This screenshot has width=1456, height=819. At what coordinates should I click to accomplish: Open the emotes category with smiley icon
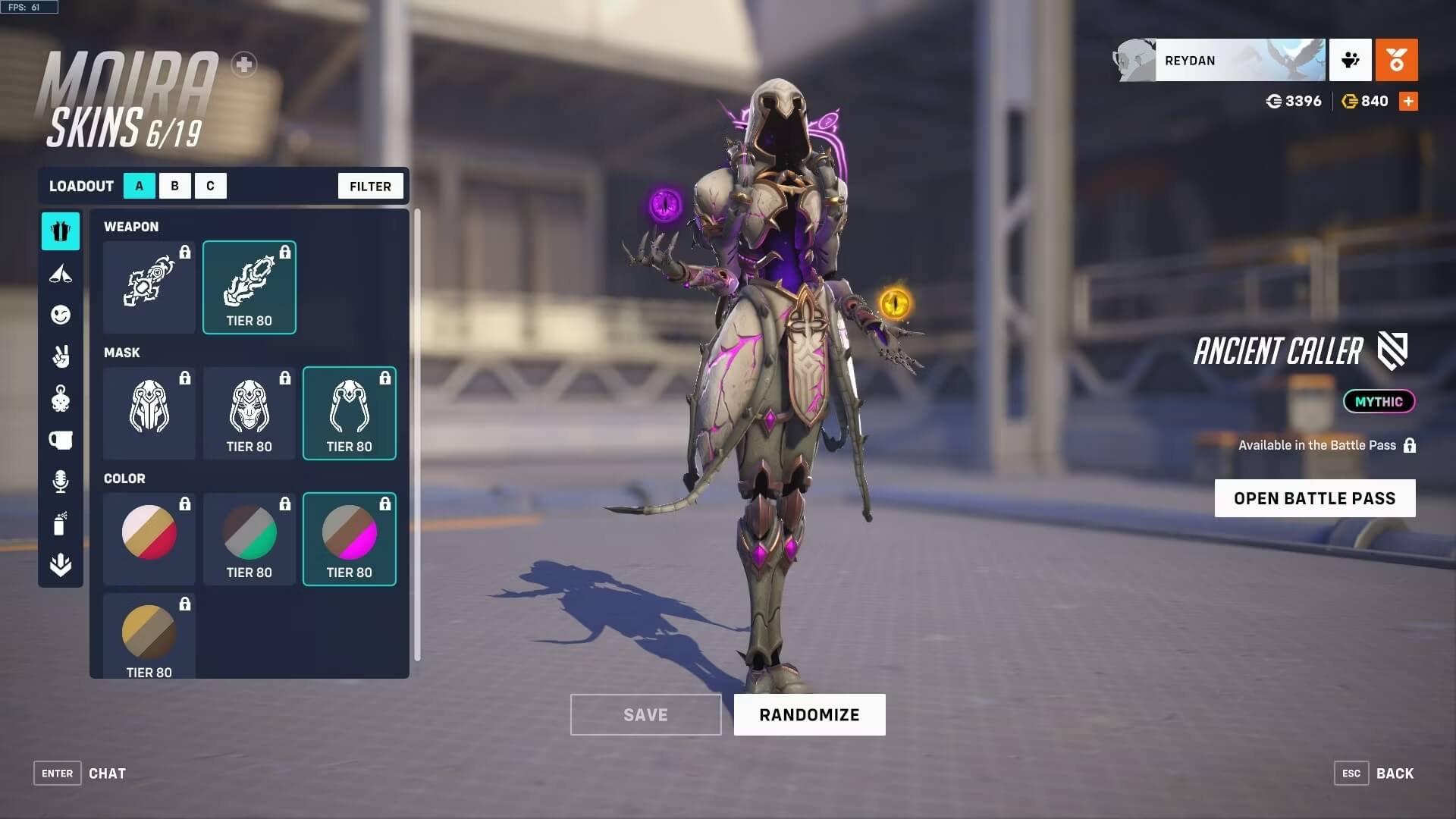tap(61, 315)
